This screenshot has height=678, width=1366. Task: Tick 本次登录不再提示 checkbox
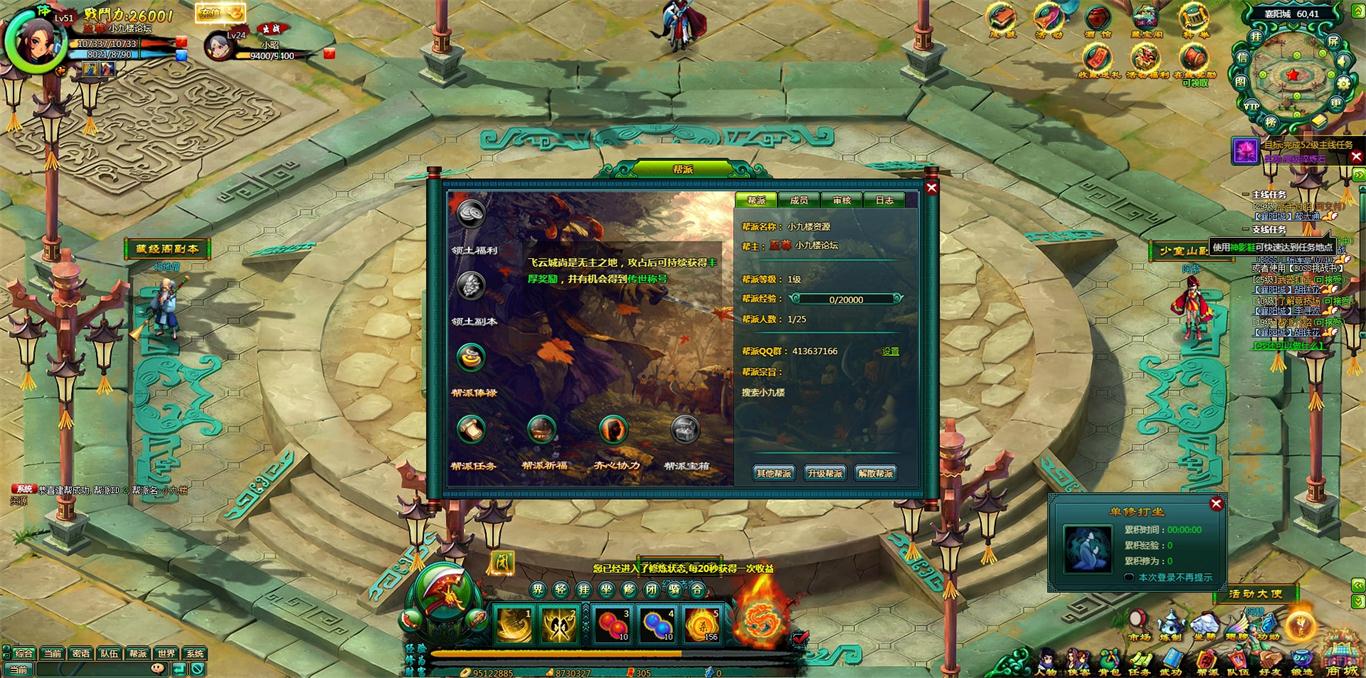(1130, 577)
